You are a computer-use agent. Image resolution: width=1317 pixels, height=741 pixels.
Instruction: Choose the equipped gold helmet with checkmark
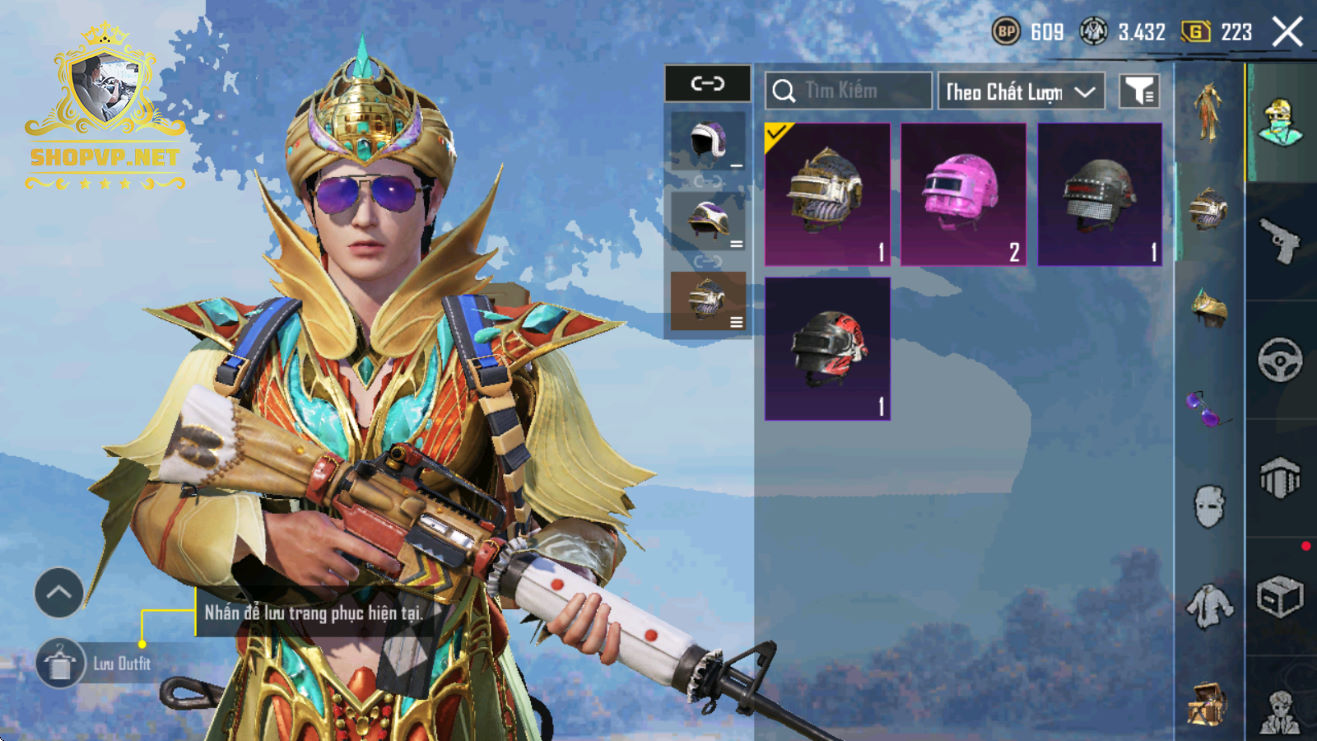pos(827,195)
